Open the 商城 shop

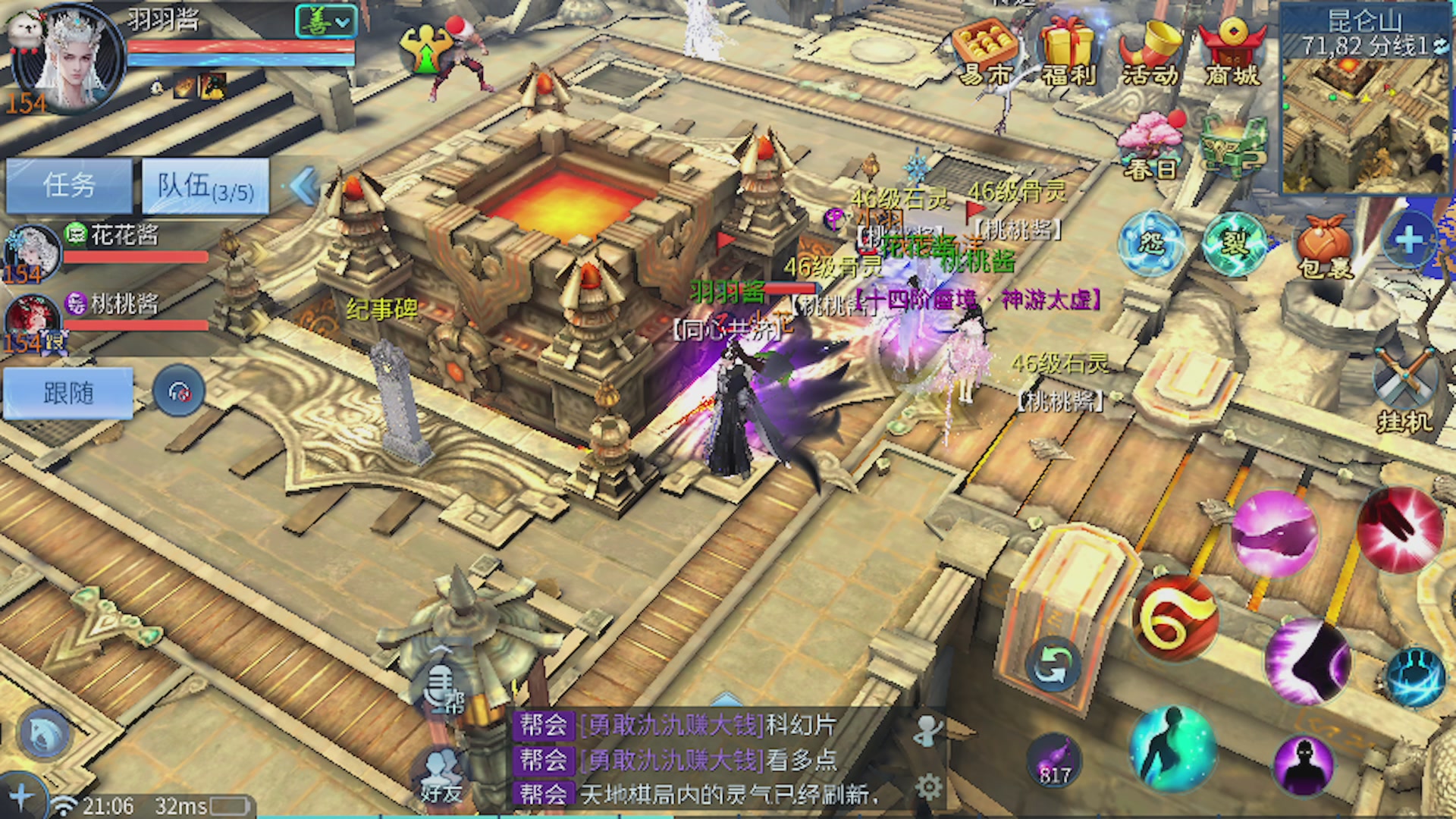(x=1233, y=52)
